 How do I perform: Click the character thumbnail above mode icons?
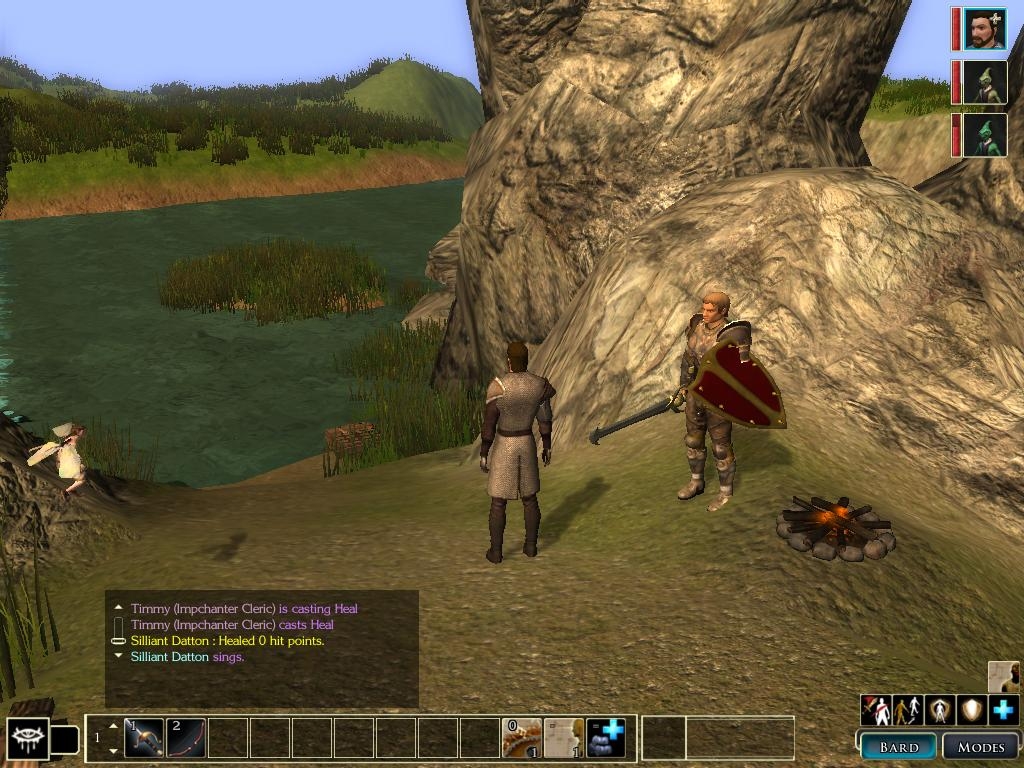click(x=1004, y=677)
